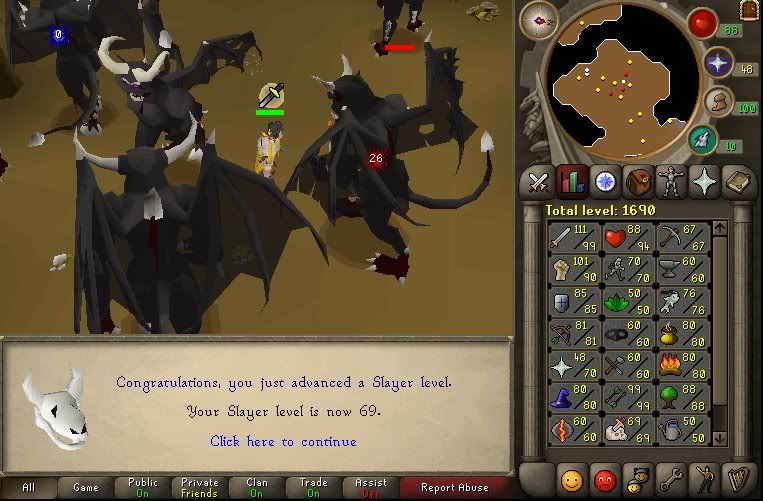763x501 pixels.
Task: Open the combat styles tab
Action: point(538,182)
